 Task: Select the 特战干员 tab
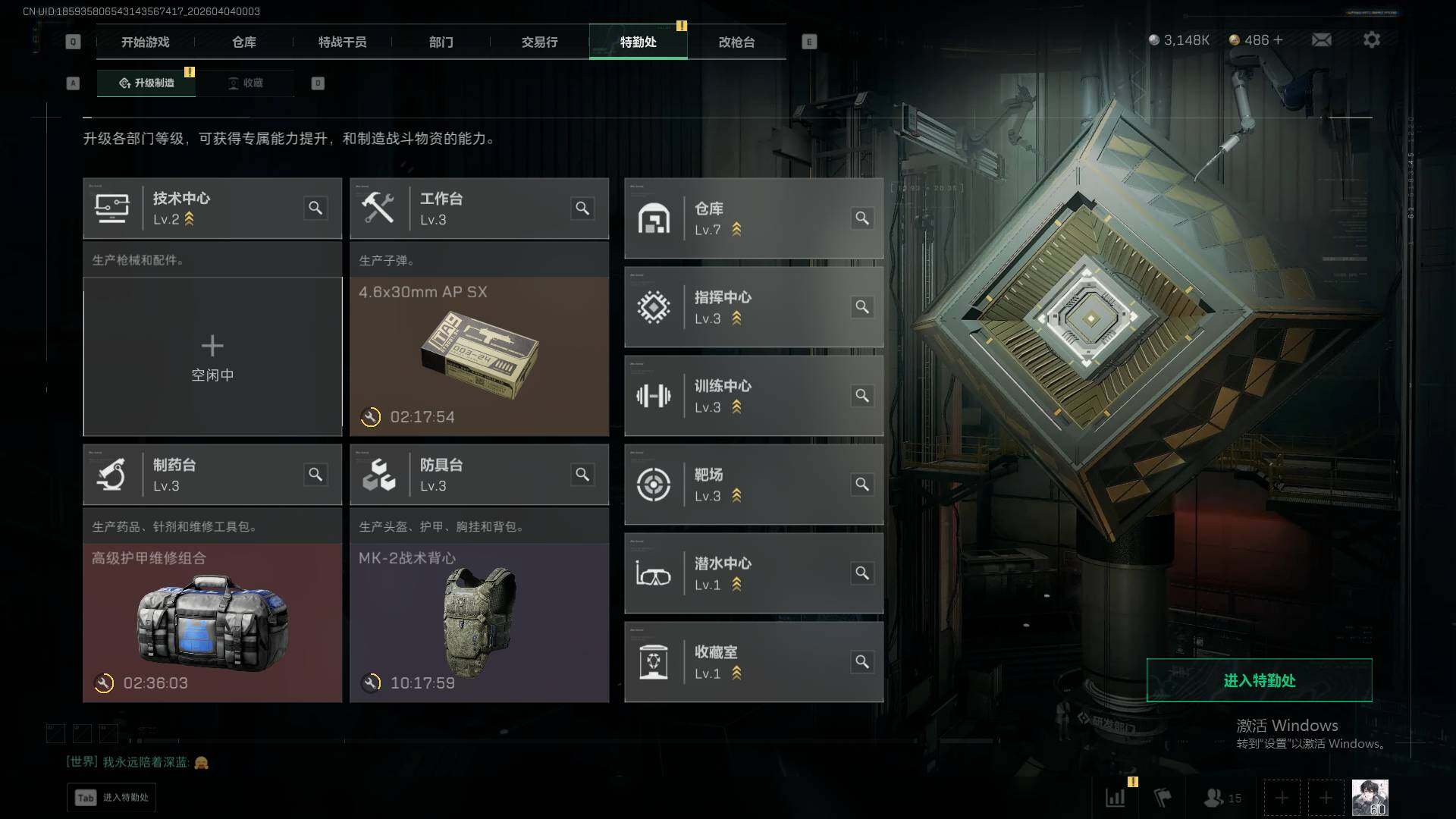pos(342,42)
